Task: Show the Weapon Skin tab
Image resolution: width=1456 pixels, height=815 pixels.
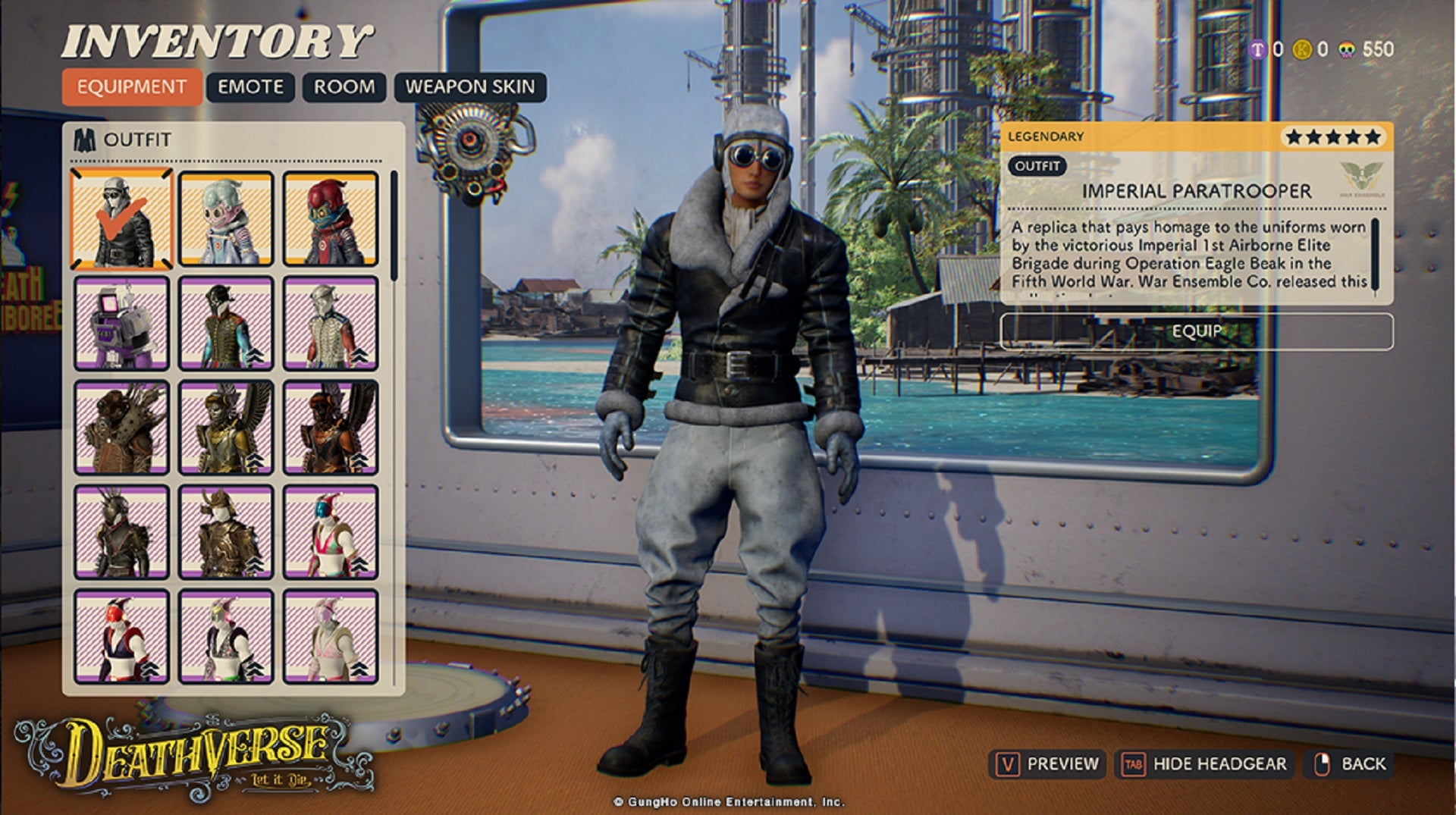Action: pyautogui.click(x=469, y=87)
